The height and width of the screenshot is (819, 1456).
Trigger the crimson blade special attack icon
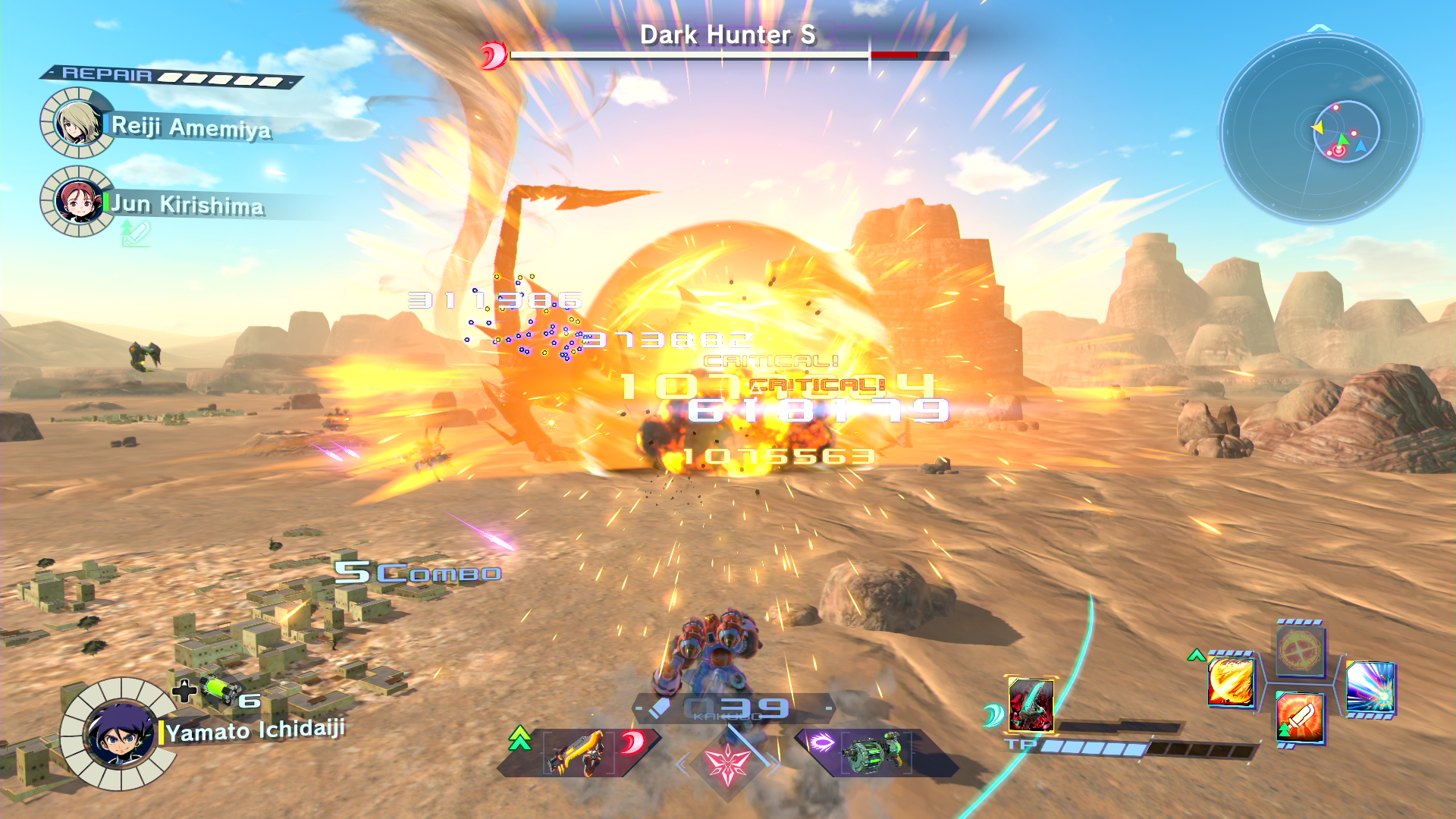point(1031,705)
